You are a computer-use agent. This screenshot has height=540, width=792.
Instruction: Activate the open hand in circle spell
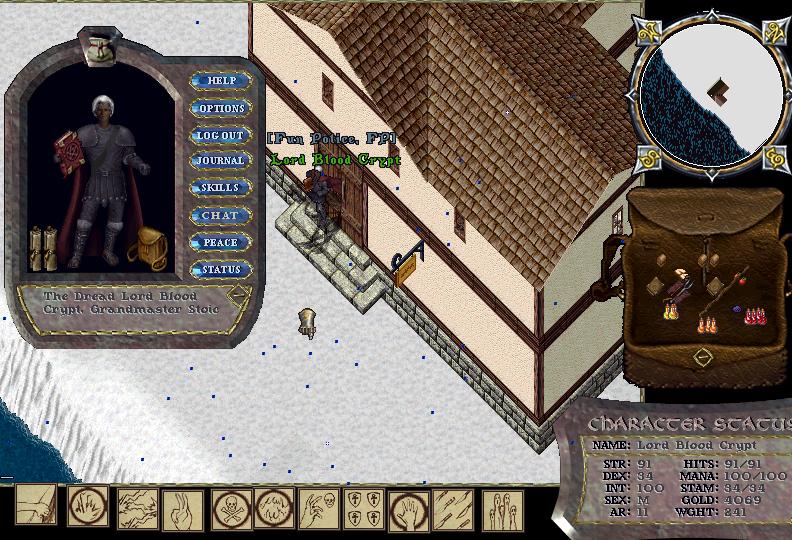click(407, 508)
